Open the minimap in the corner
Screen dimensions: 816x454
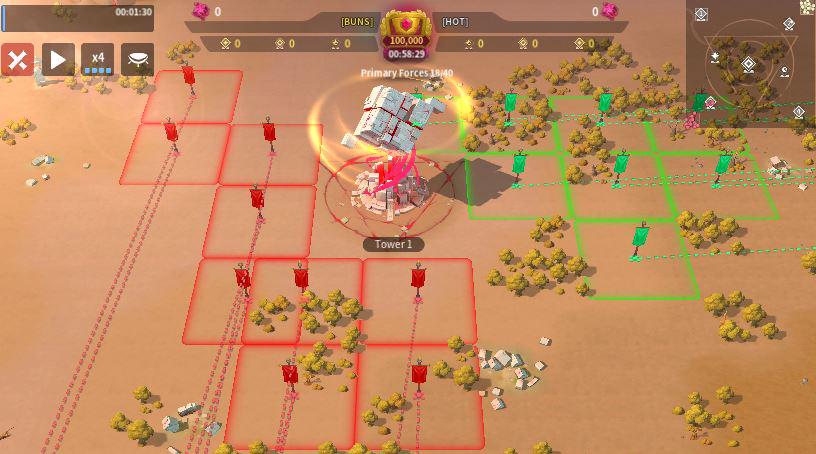(750, 63)
